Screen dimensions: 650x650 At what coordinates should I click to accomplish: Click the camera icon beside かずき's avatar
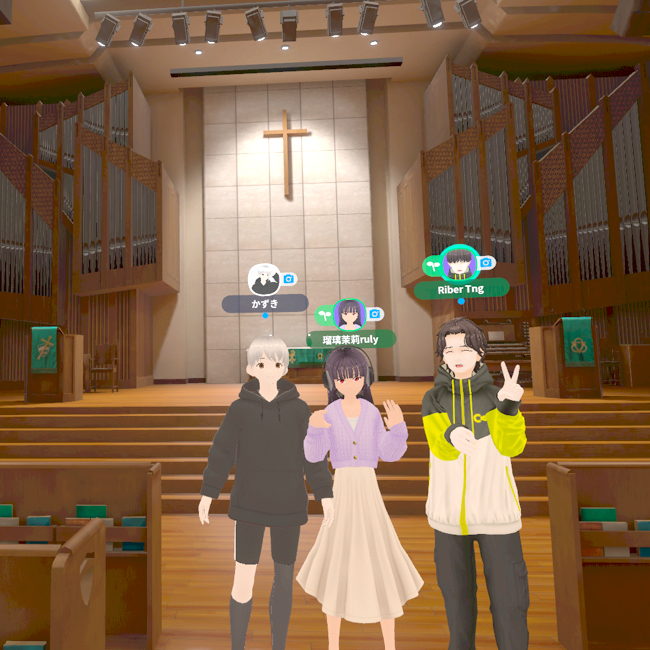click(289, 279)
